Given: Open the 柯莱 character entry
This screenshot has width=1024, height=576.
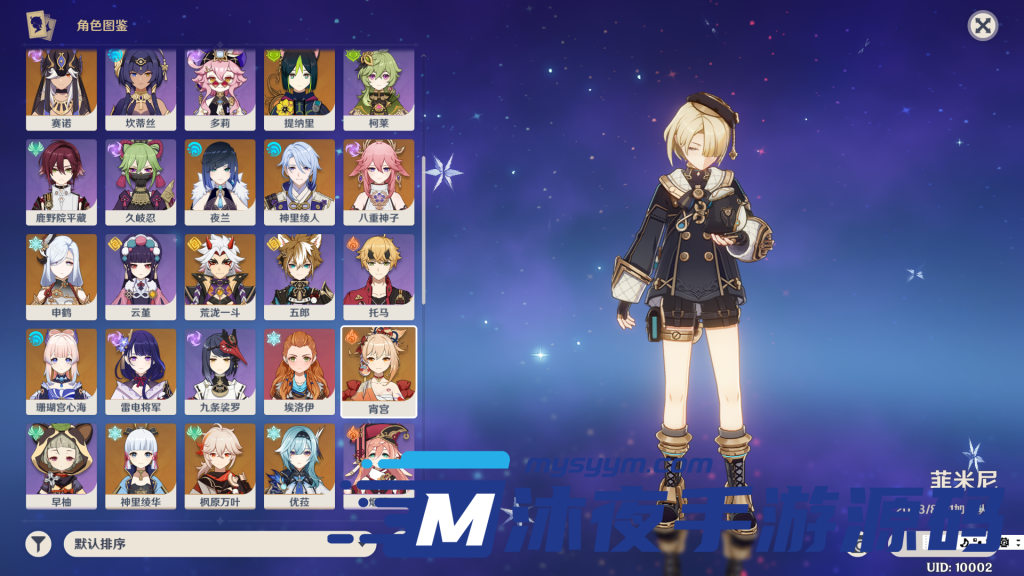Looking at the screenshot, I should click(x=379, y=87).
